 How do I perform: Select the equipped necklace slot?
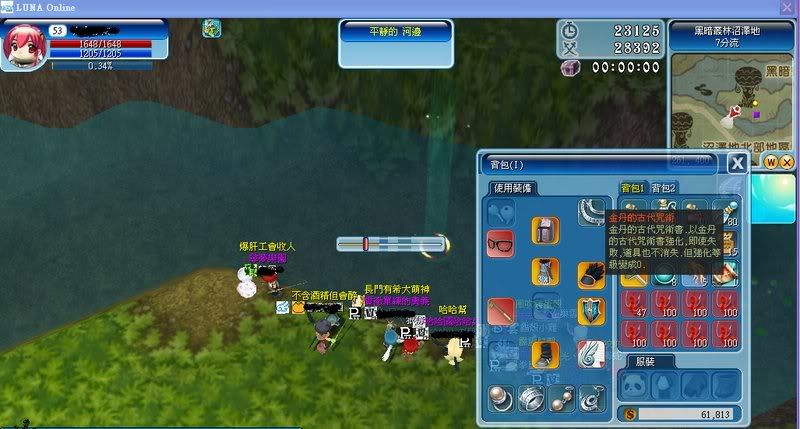click(x=591, y=212)
